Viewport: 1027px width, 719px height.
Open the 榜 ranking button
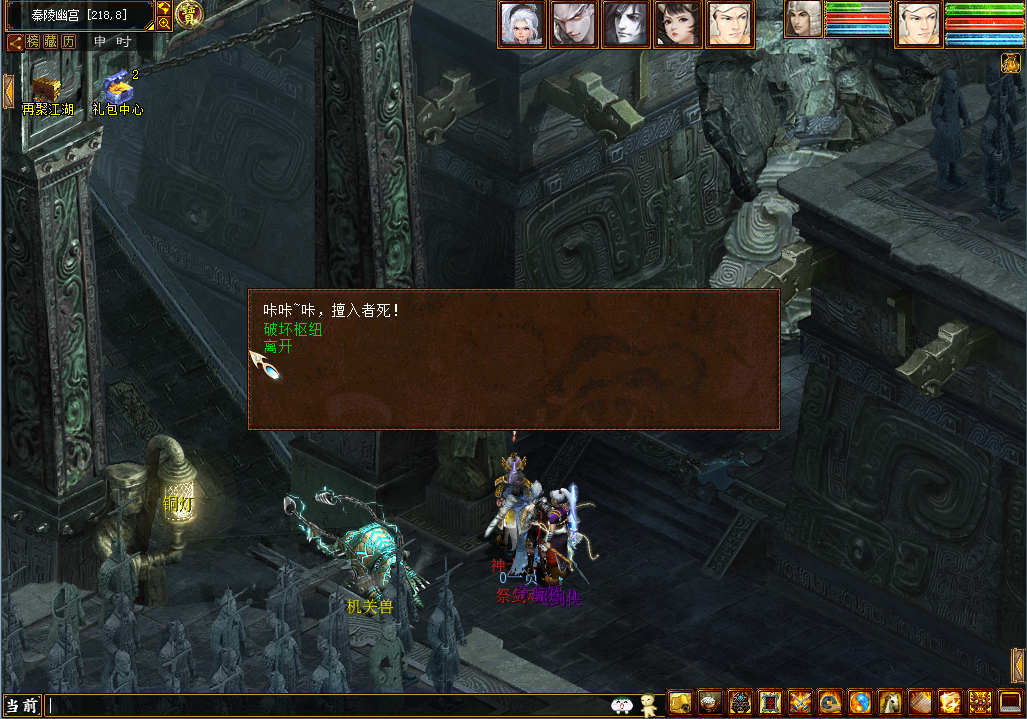point(34,42)
